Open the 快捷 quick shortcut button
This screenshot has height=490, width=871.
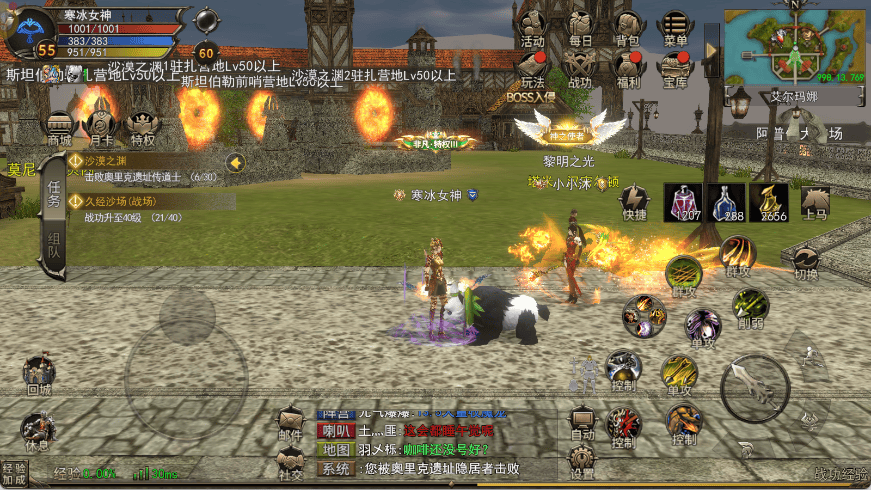click(635, 200)
